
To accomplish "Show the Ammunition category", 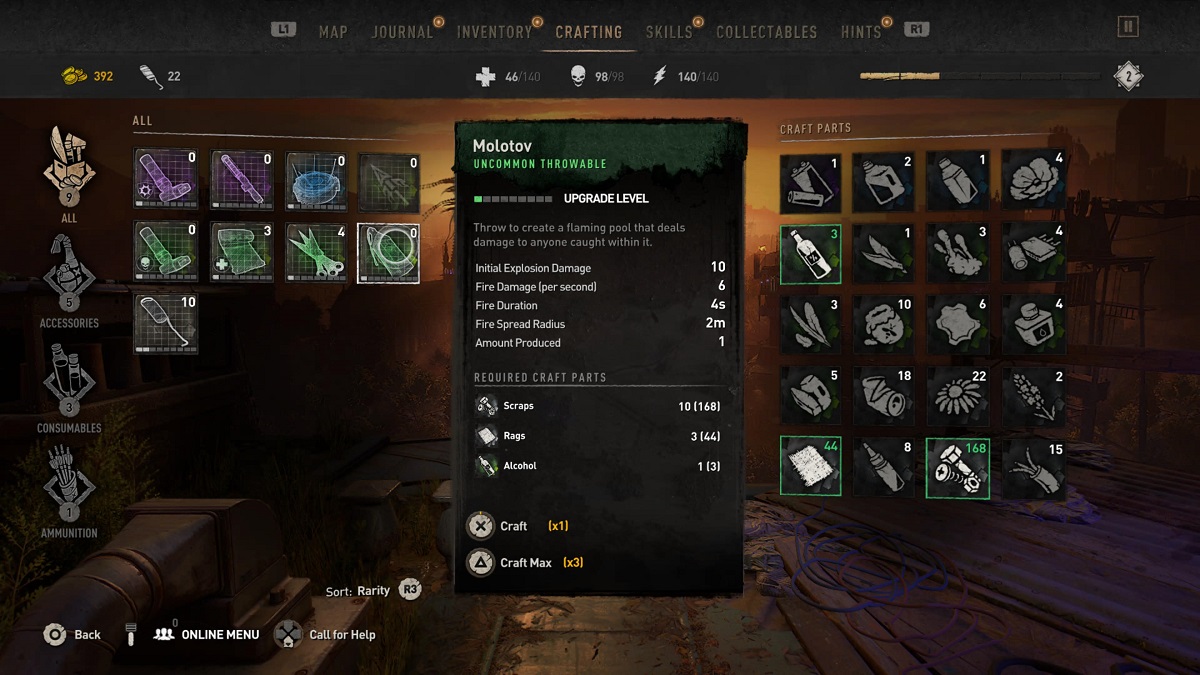I will [x=69, y=487].
